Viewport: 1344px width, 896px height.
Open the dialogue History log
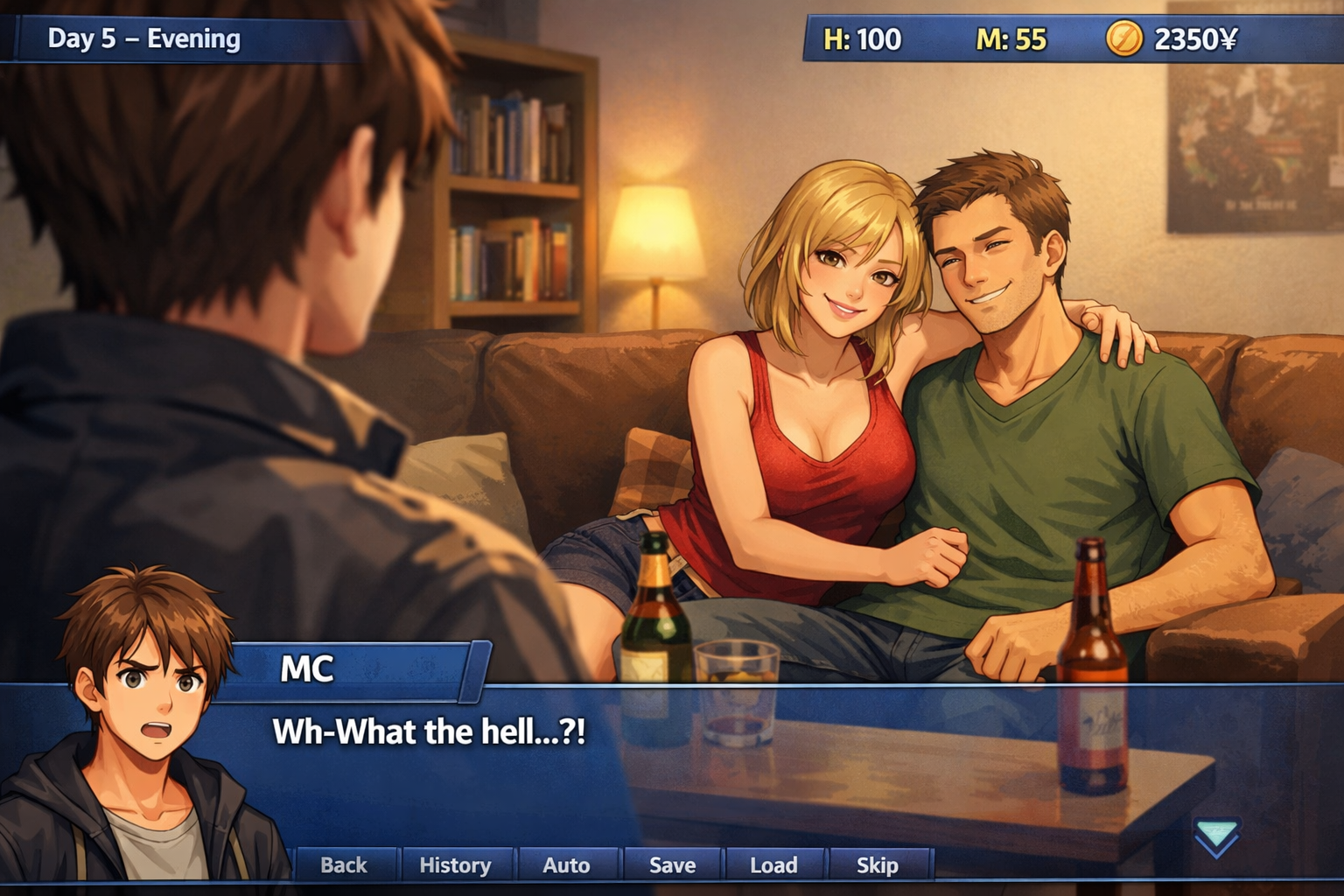tap(455, 864)
